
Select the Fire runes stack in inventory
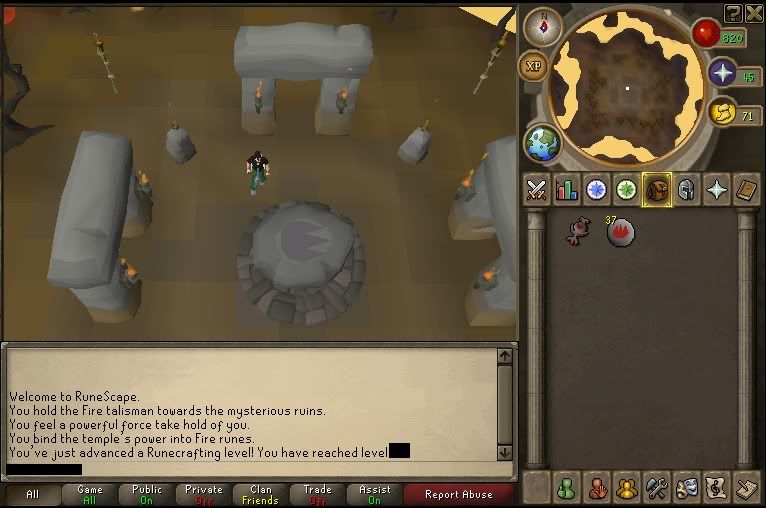pos(620,232)
